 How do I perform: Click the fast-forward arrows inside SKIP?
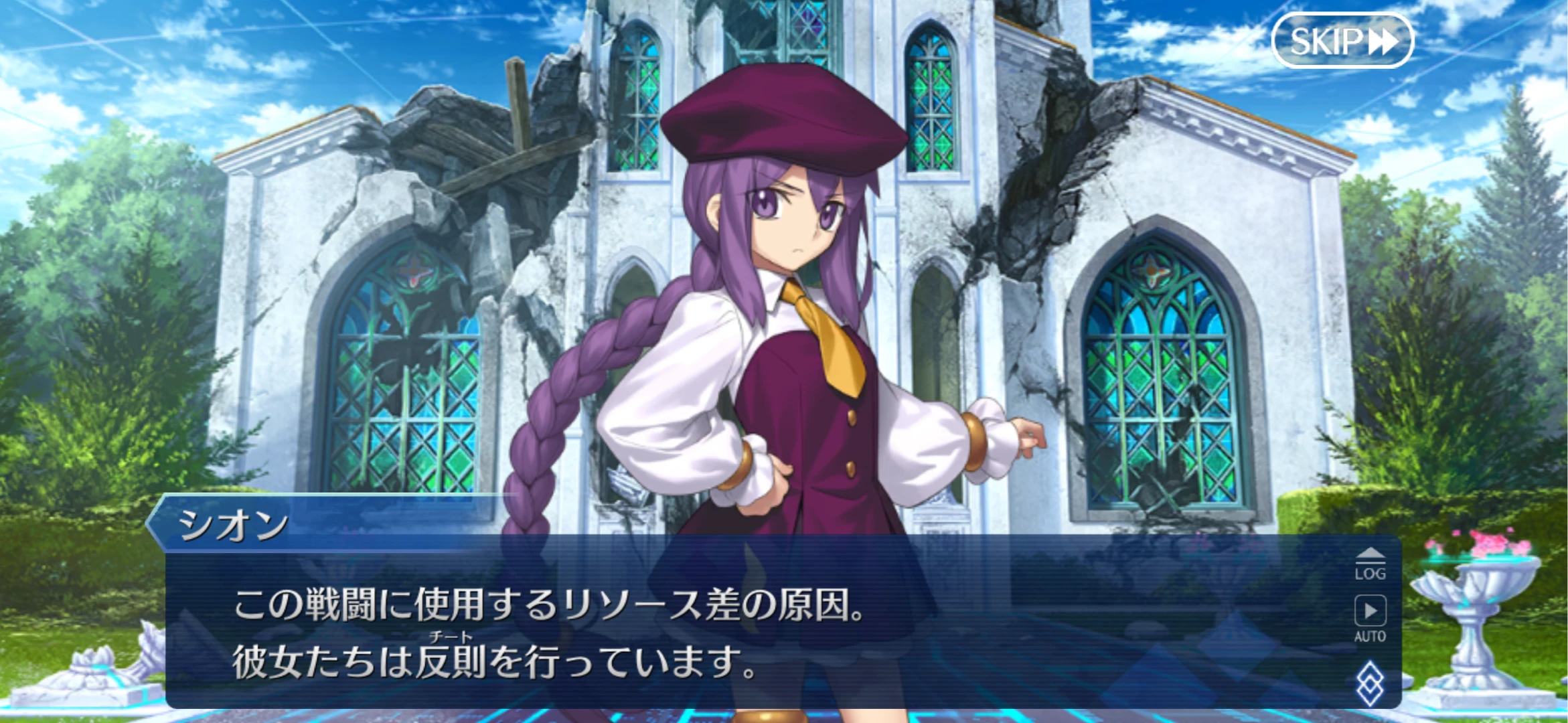coord(1383,39)
